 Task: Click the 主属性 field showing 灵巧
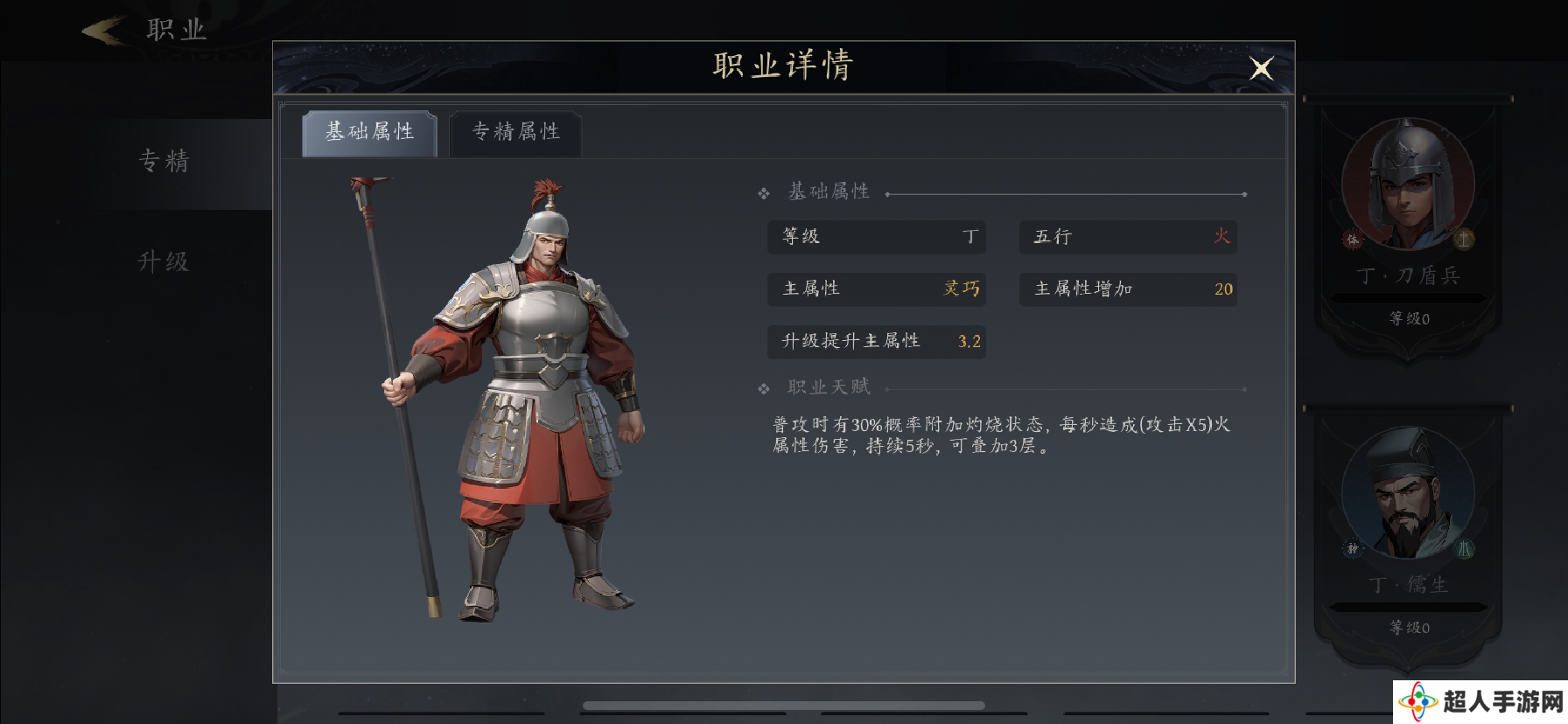tap(877, 289)
